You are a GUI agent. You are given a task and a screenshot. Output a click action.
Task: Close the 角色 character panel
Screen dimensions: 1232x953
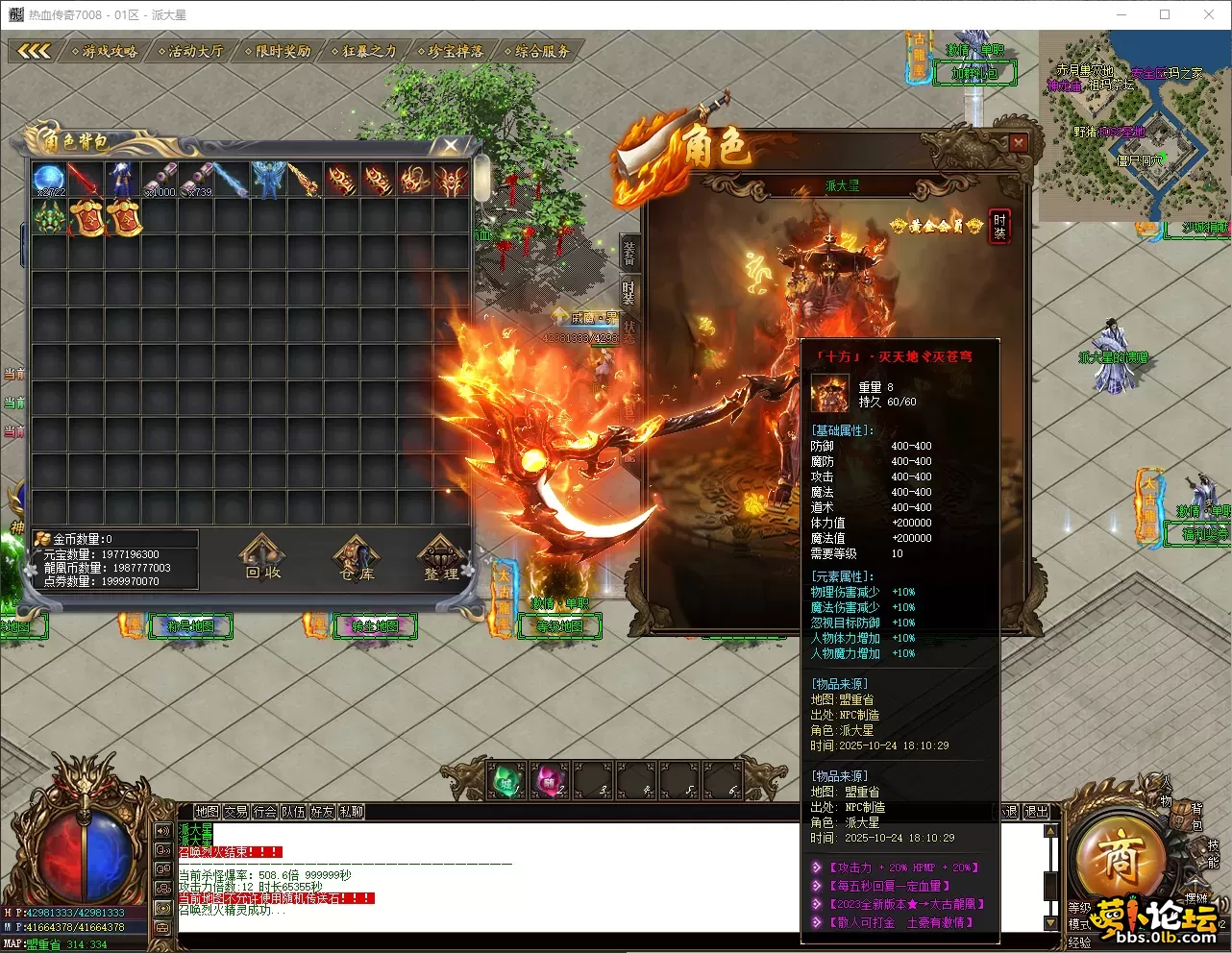(1018, 143)
